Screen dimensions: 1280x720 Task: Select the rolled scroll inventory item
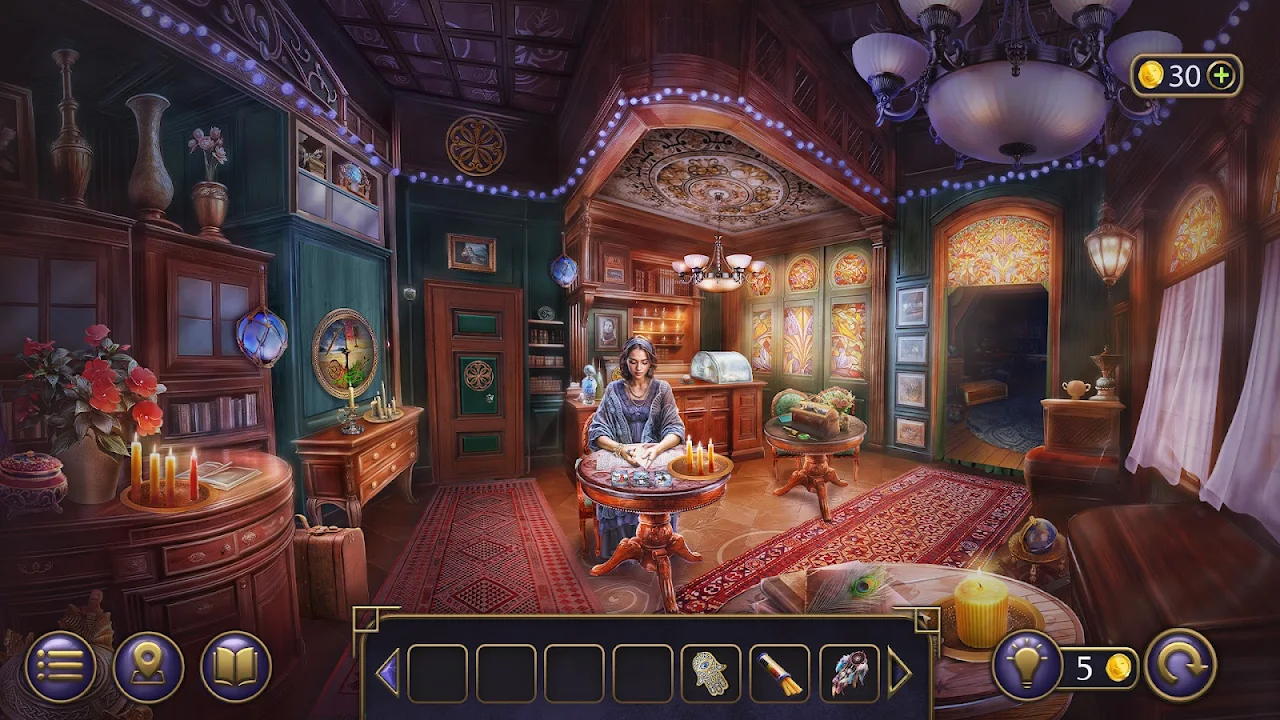(x=779, y=673)
